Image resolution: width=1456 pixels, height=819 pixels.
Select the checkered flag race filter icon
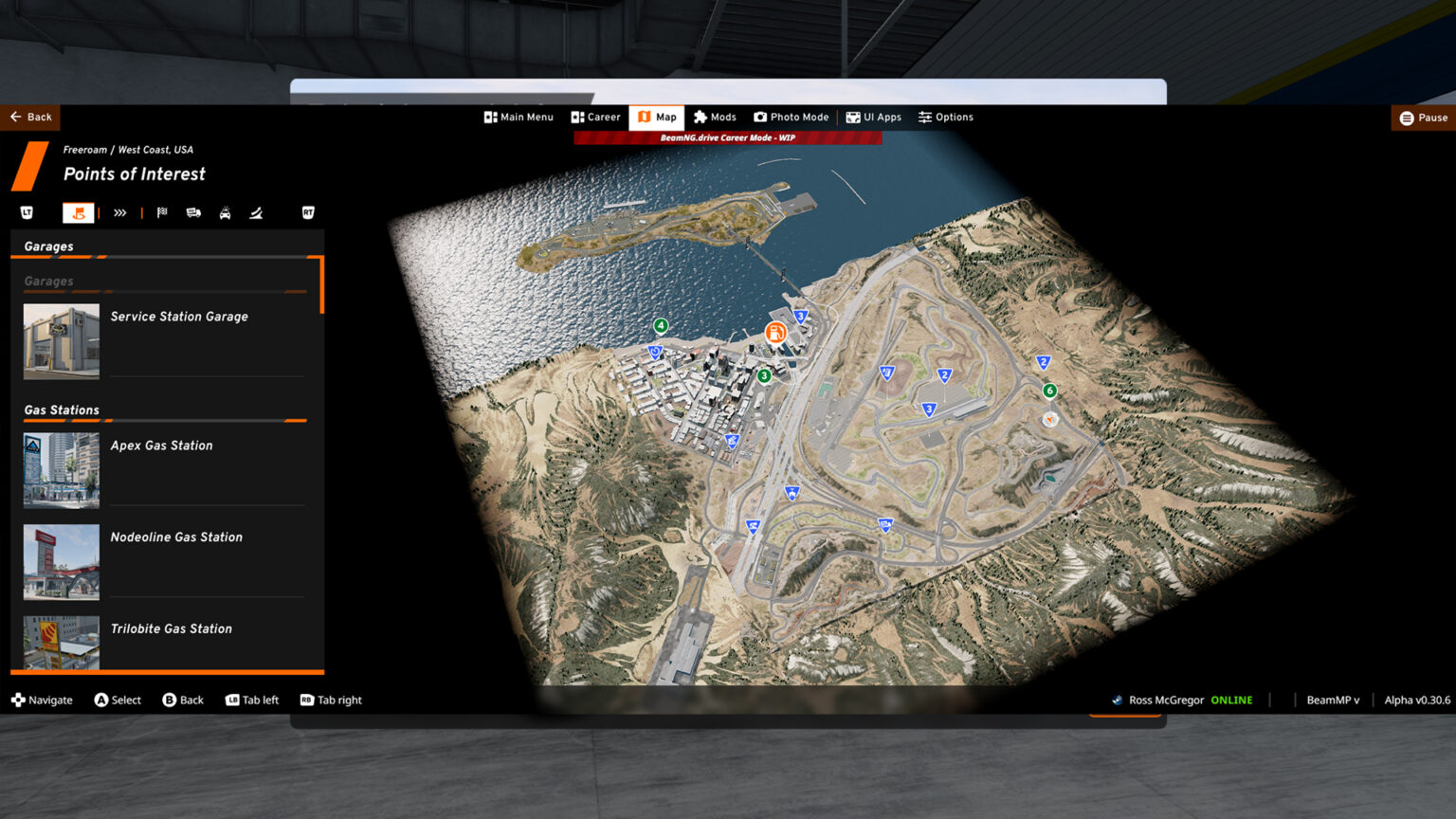pos(161,212)
